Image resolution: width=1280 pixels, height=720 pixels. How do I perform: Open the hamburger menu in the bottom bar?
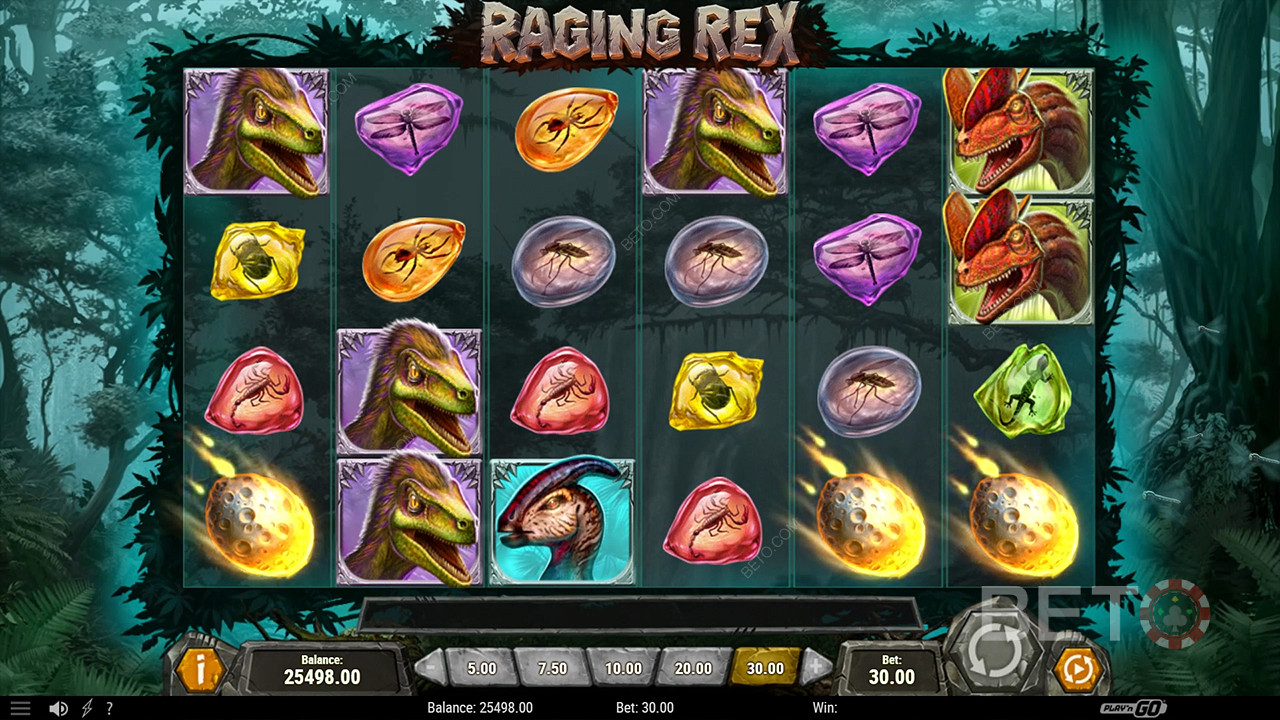(20, 708)
